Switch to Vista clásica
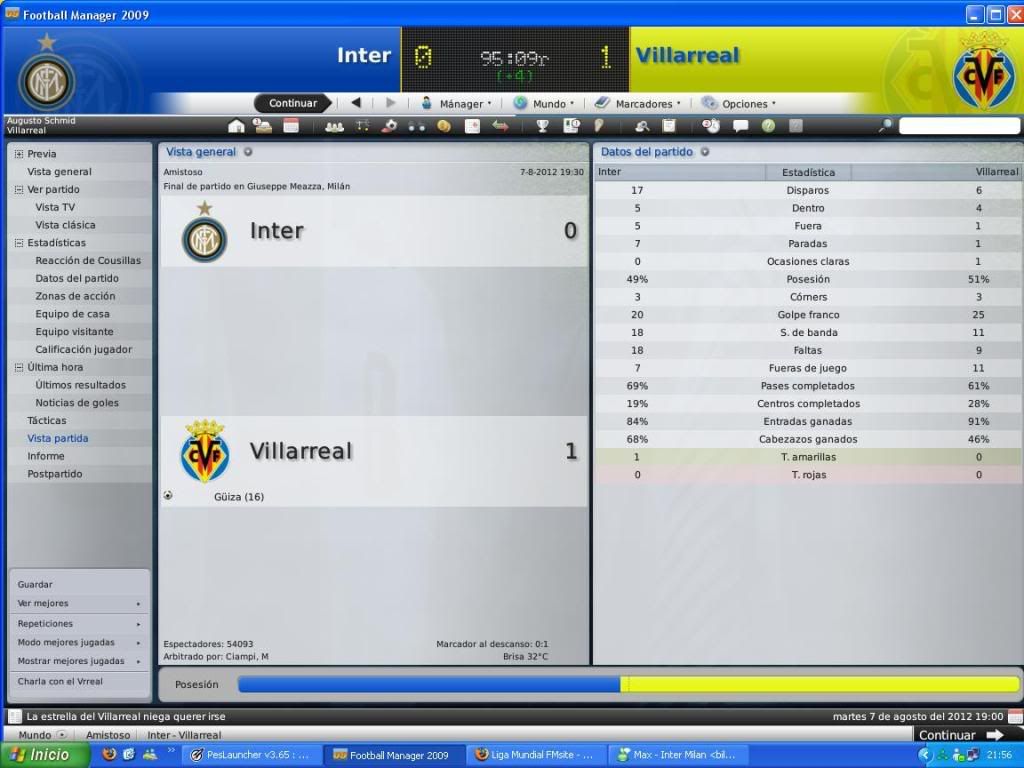The height and width of the screenshot is (768, 1024). pos(65,225)
